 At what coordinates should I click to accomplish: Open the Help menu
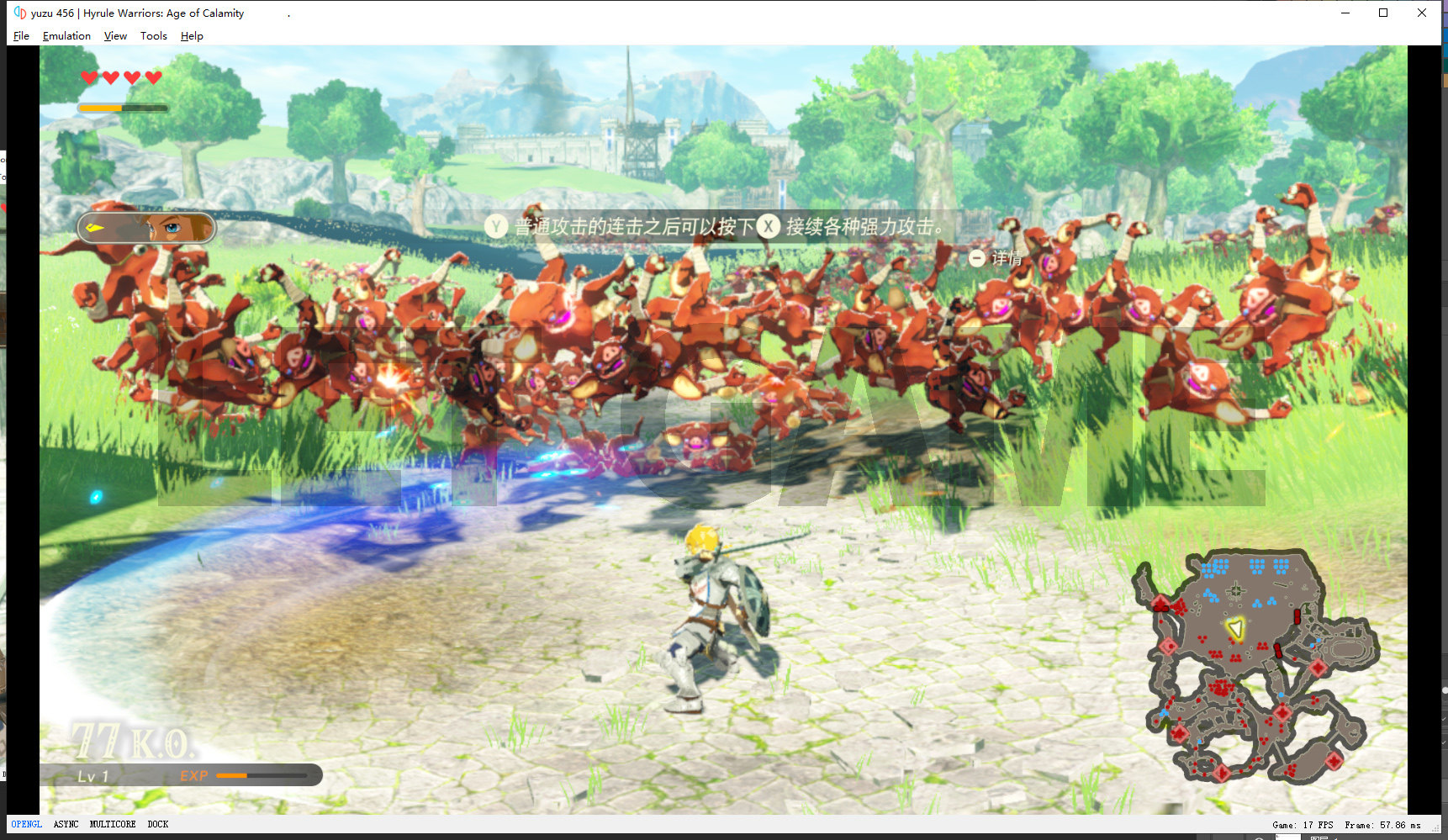point(192,36)
